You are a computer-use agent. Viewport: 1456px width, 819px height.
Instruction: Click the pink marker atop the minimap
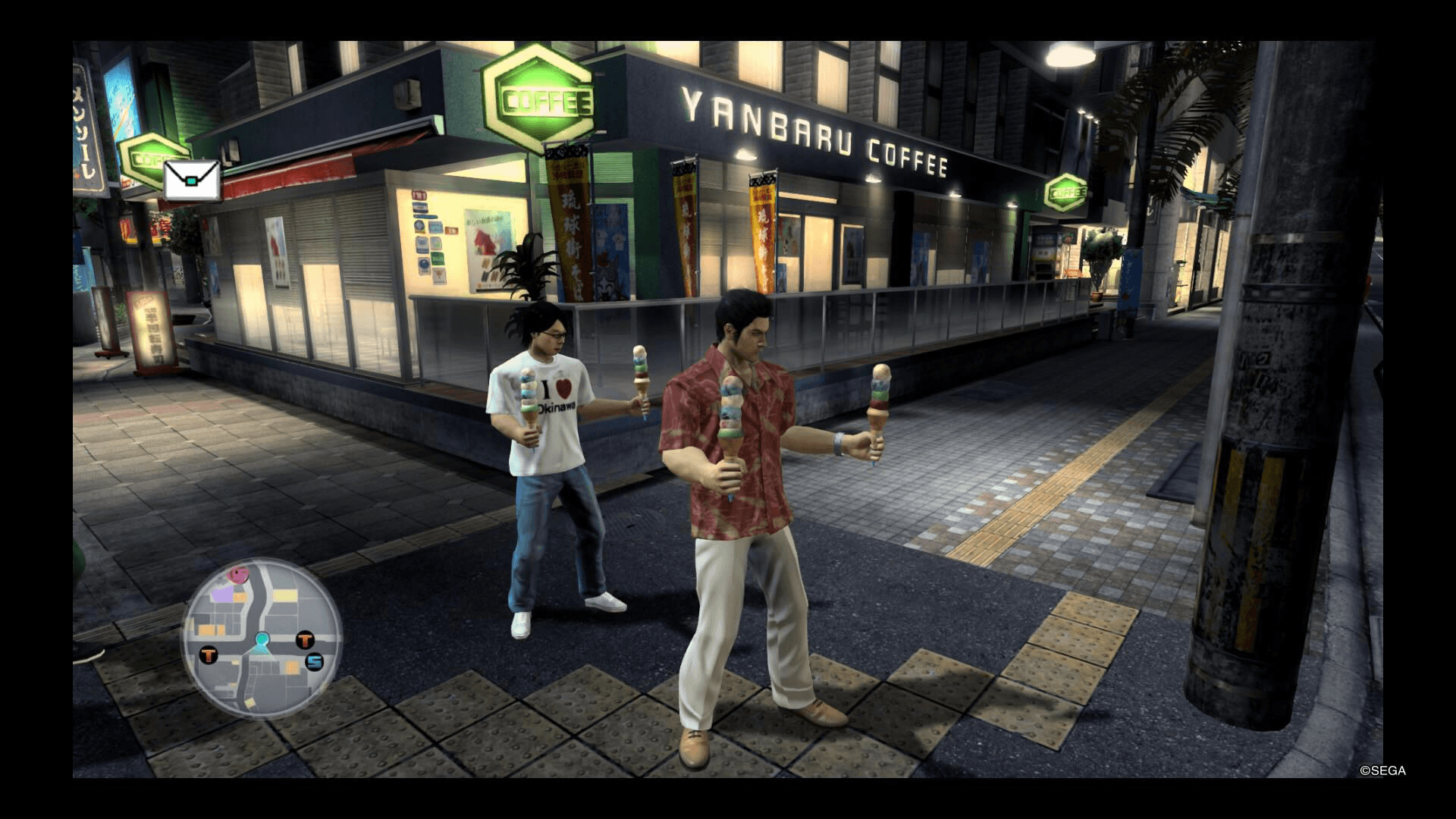[238, 575]
